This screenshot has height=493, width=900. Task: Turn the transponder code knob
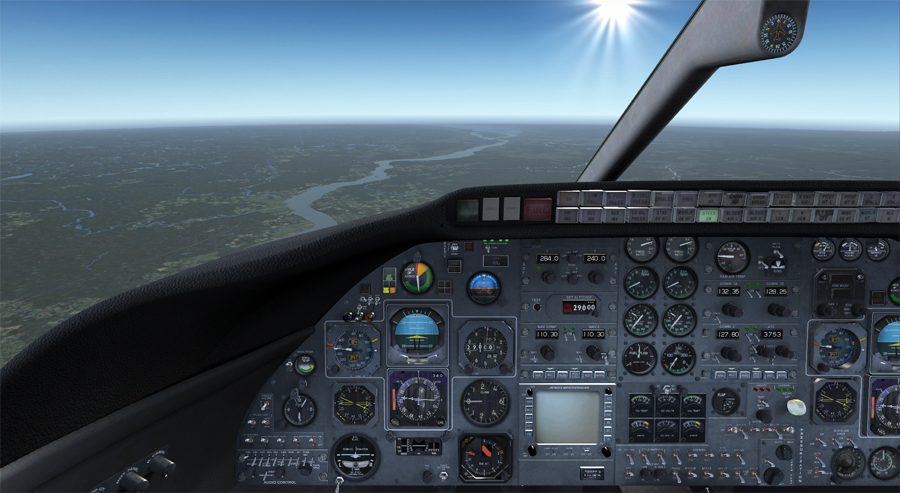tap(782, 352)
